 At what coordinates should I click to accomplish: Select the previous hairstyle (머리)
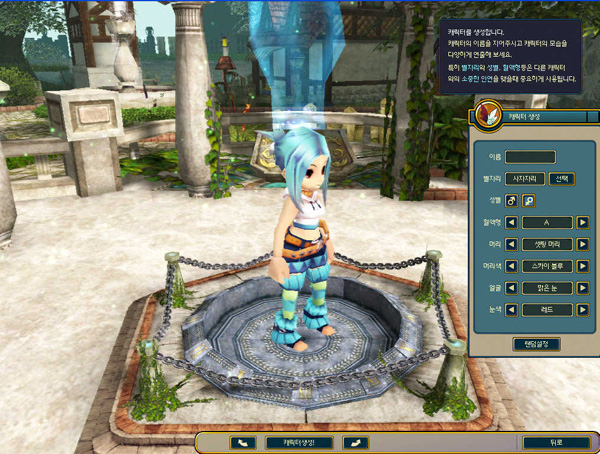510,244
